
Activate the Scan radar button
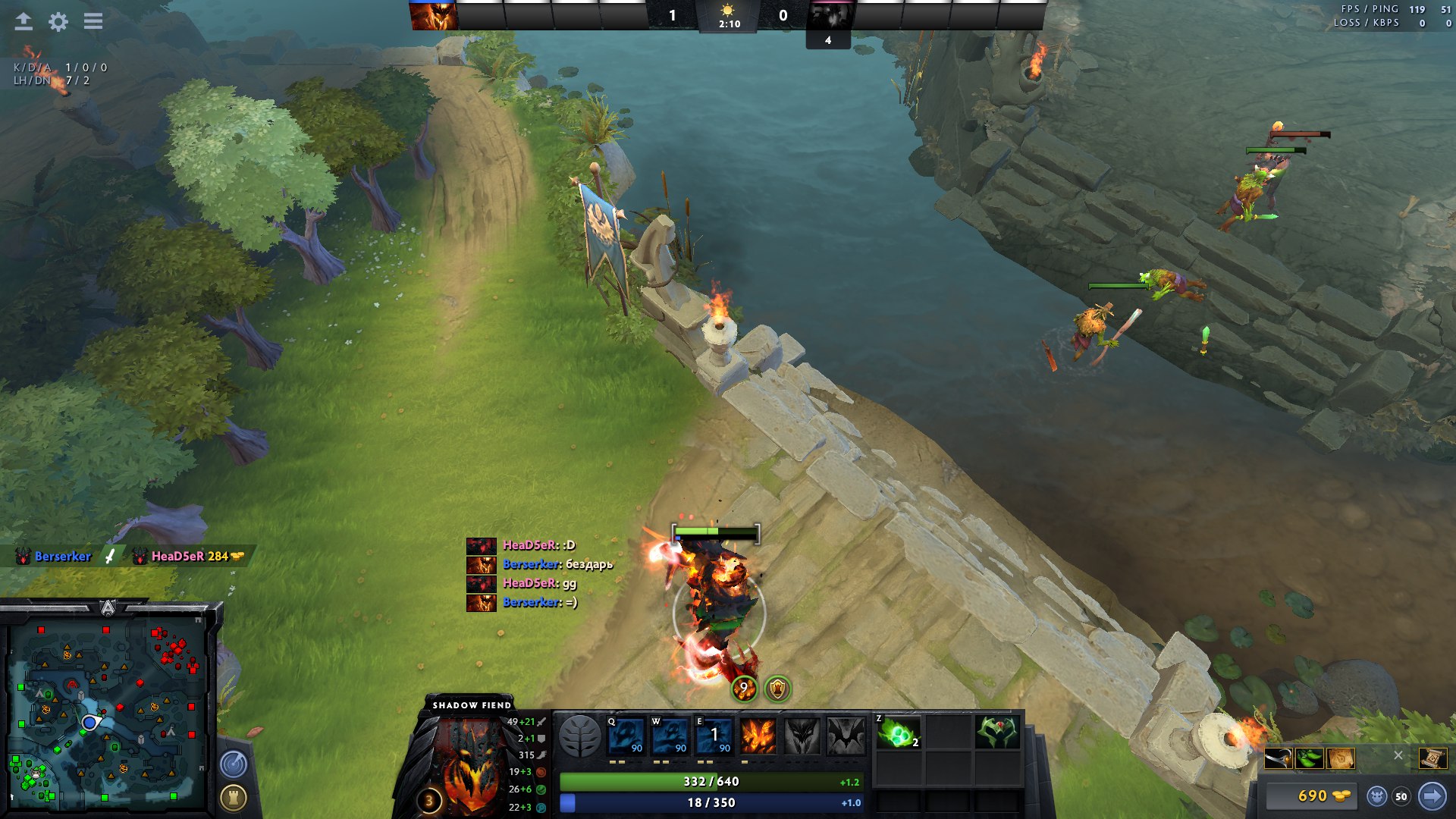234,764
